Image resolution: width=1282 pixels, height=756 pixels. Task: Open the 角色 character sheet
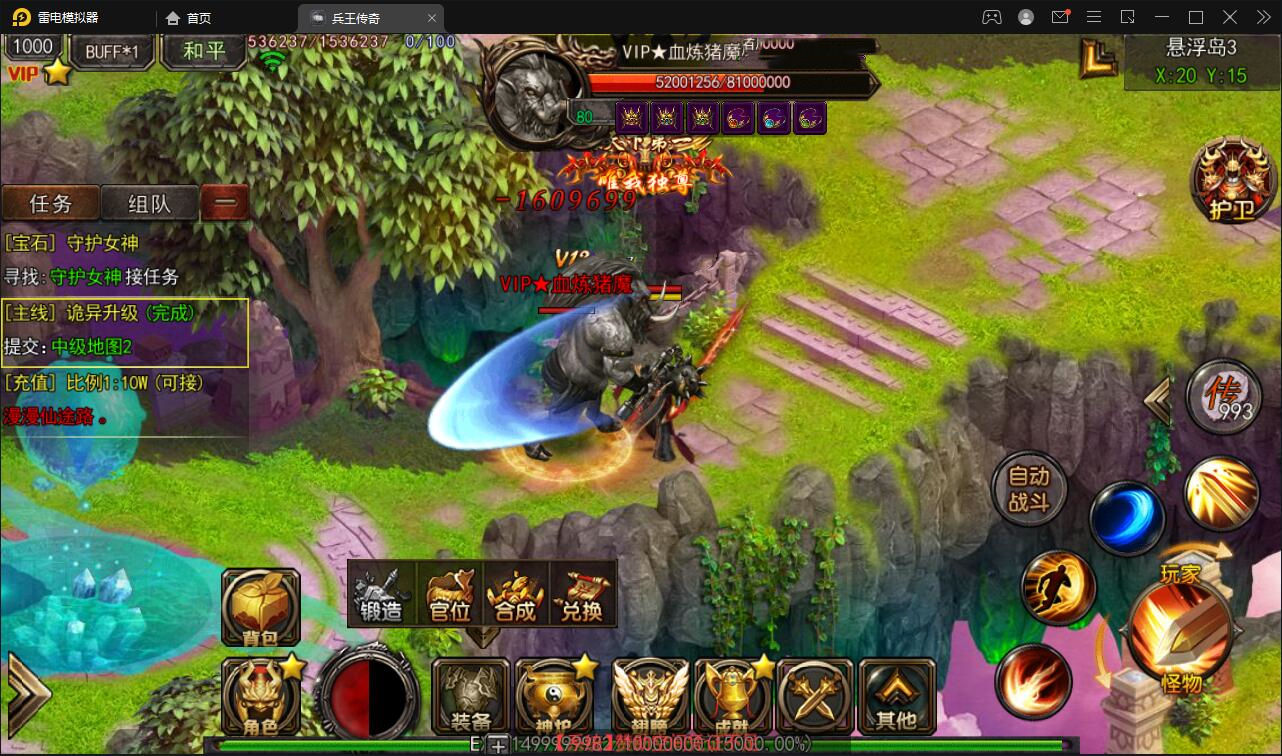(260, 697)
